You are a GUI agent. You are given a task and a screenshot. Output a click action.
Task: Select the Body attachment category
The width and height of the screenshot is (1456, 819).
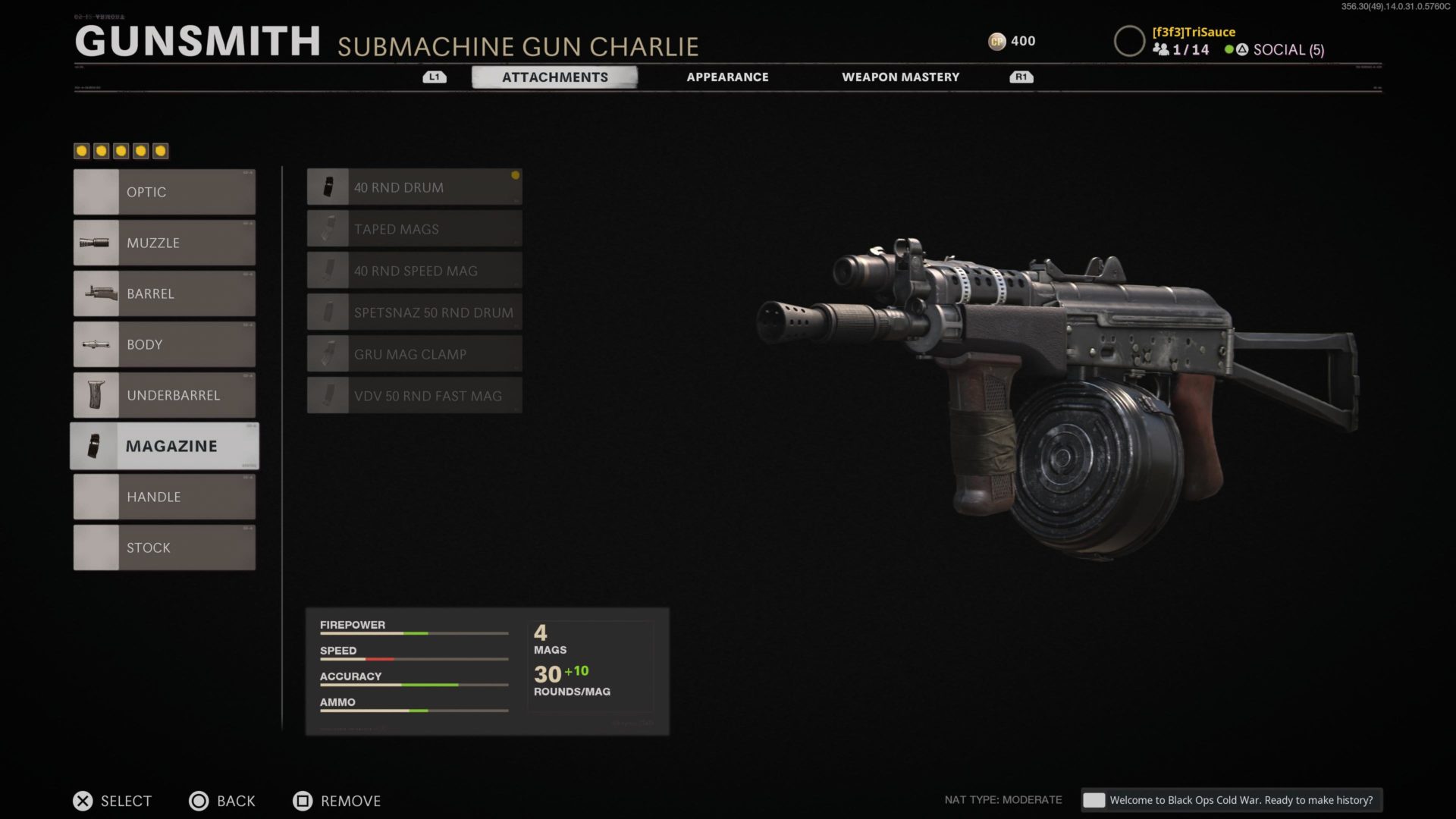[x=165, y=344]
